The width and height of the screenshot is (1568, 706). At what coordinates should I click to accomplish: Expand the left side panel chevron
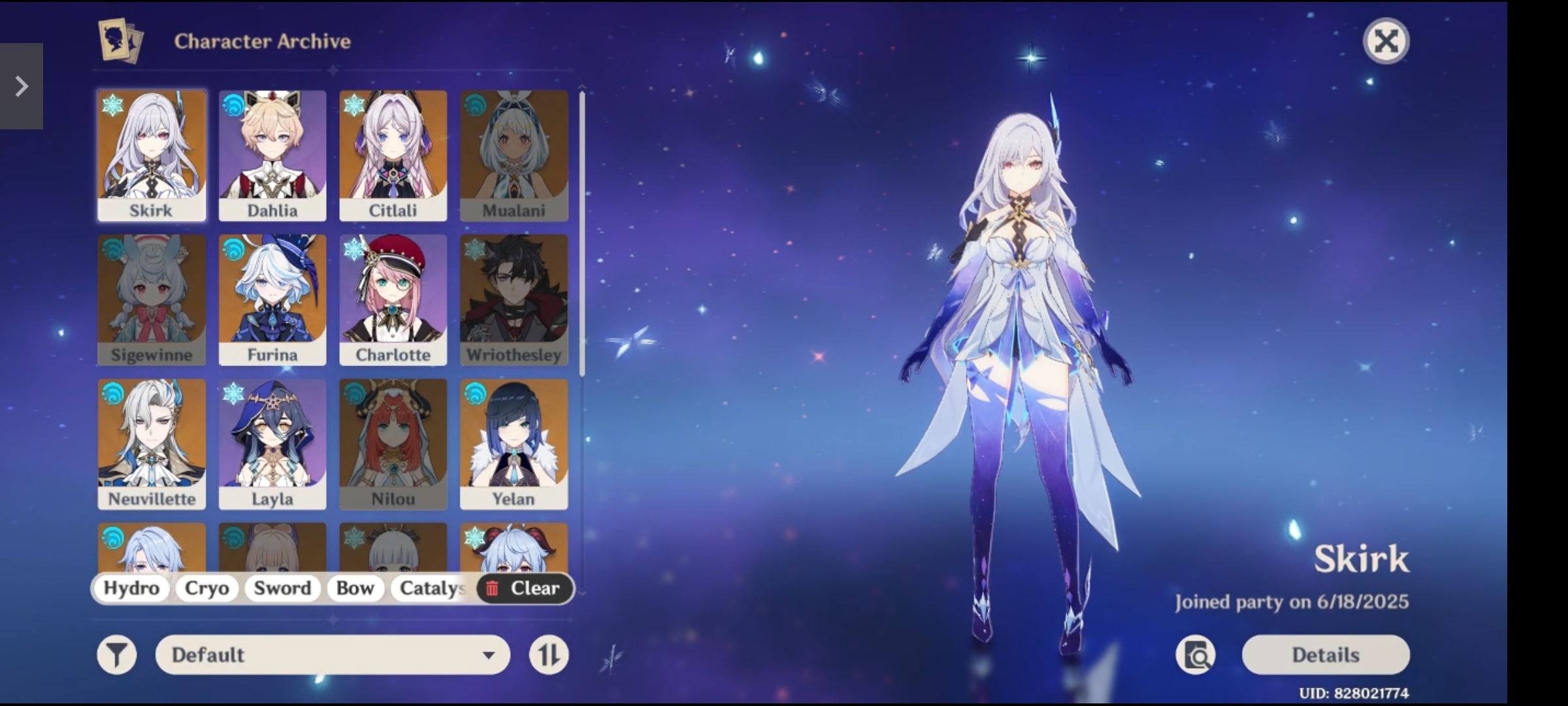[22, 86]
